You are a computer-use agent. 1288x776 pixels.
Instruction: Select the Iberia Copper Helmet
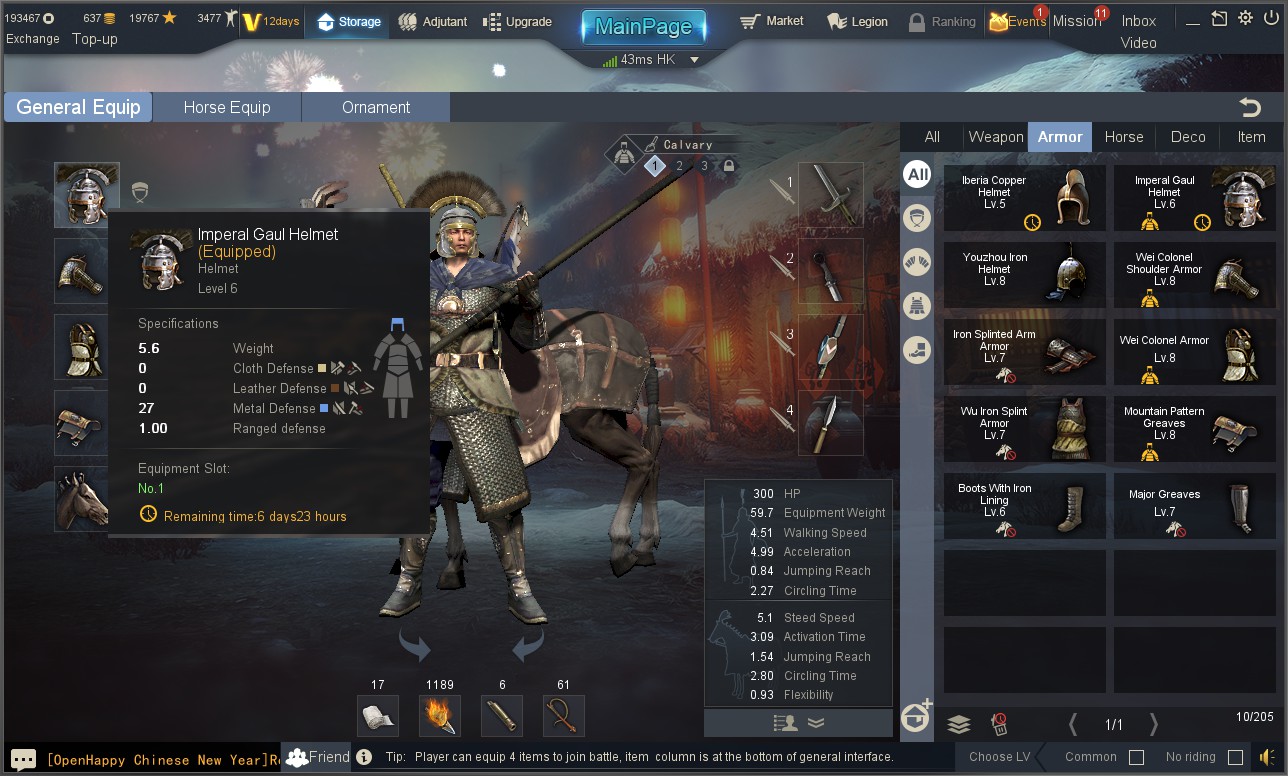point(1025,198)
